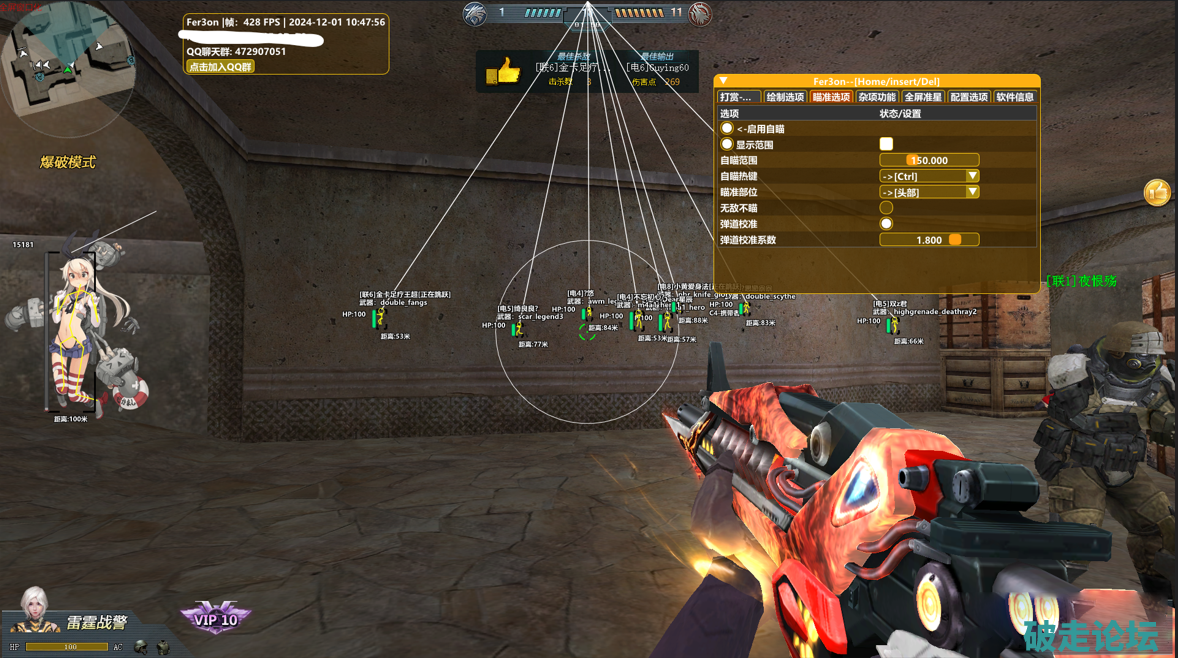Click the 自瞄范围 slider
Image resolution: width=1178 pixels, height=658 pixels.
[929, 160]
